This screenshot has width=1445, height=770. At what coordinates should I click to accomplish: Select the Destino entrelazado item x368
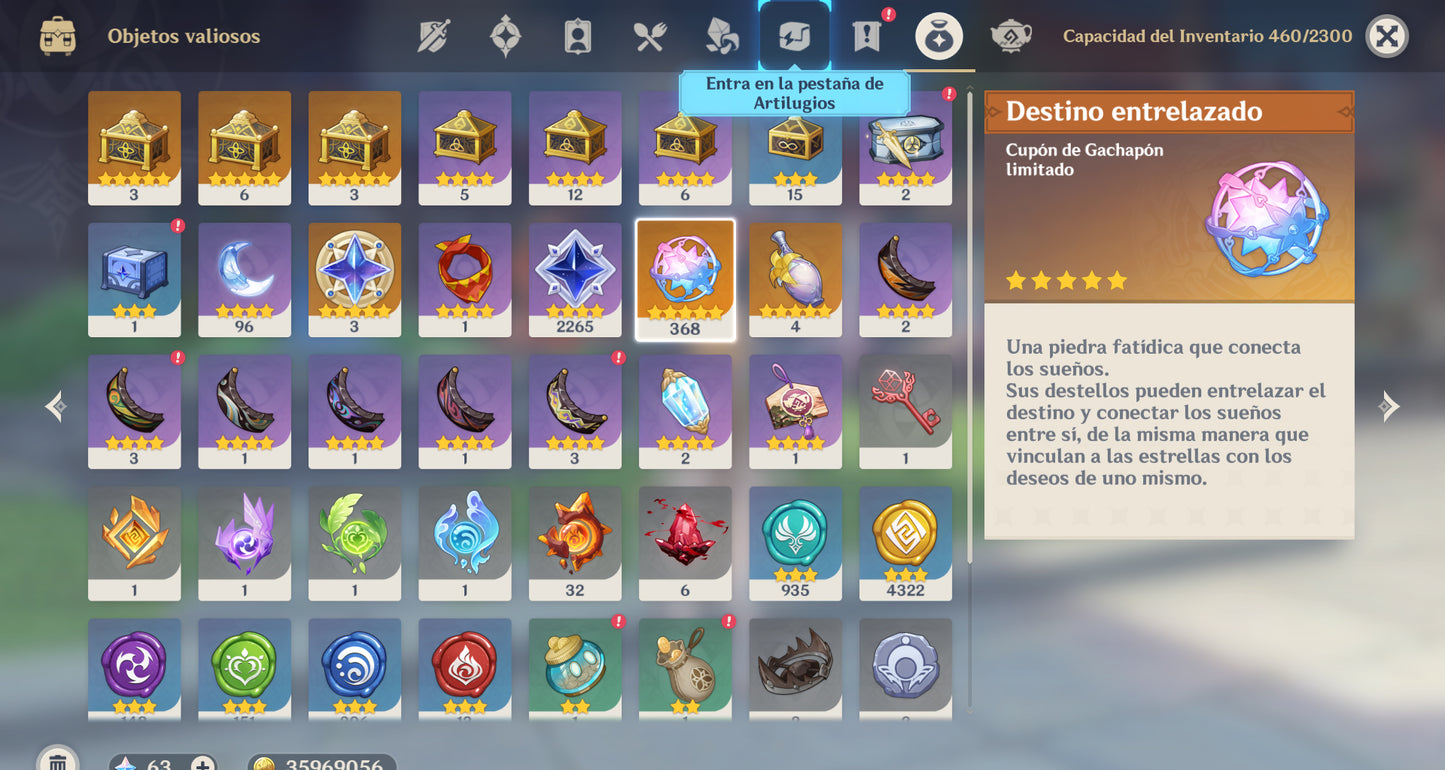pos(685,278)
